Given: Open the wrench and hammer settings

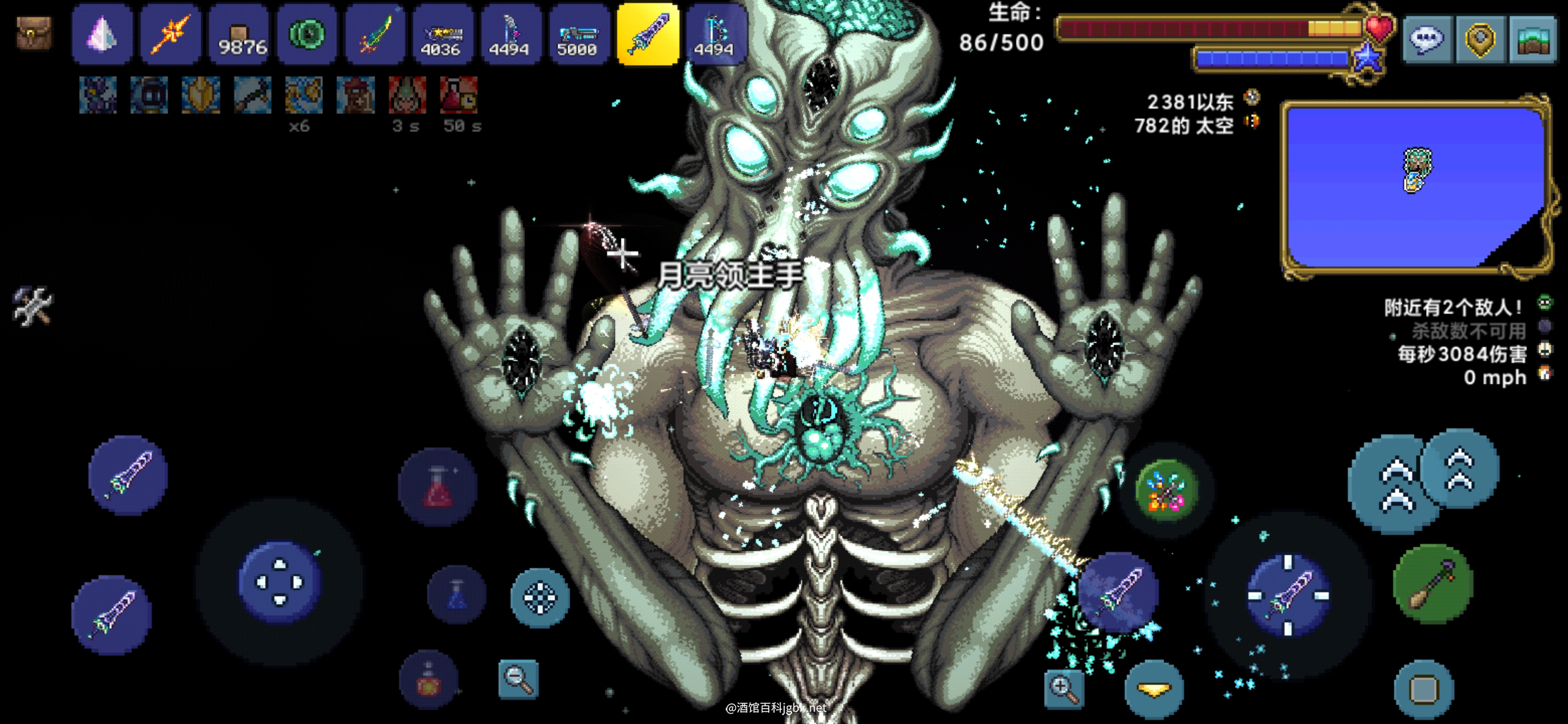Looking at the screenshot, I should 32,307.
